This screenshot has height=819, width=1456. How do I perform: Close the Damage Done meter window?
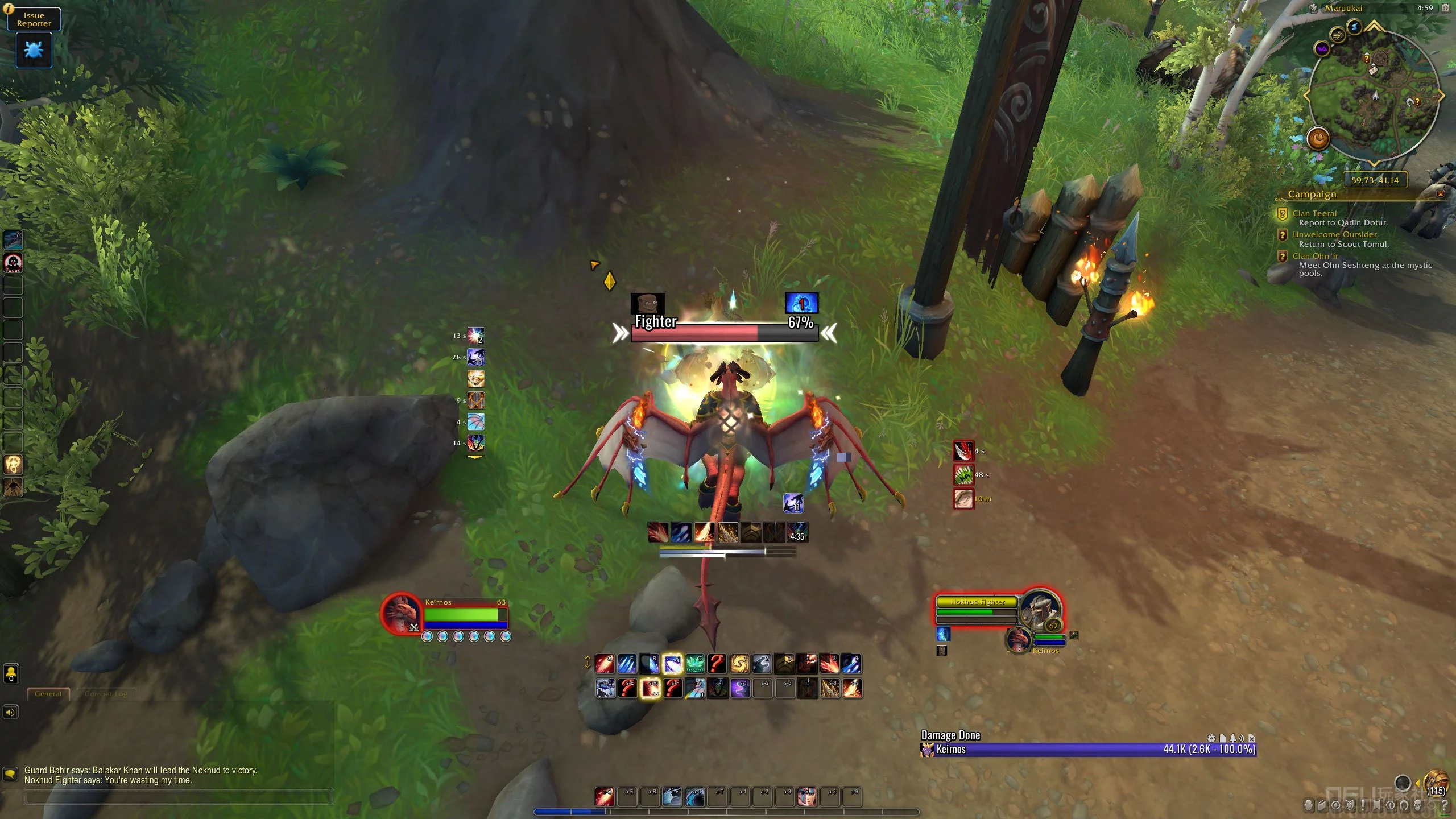(1251, 738)
